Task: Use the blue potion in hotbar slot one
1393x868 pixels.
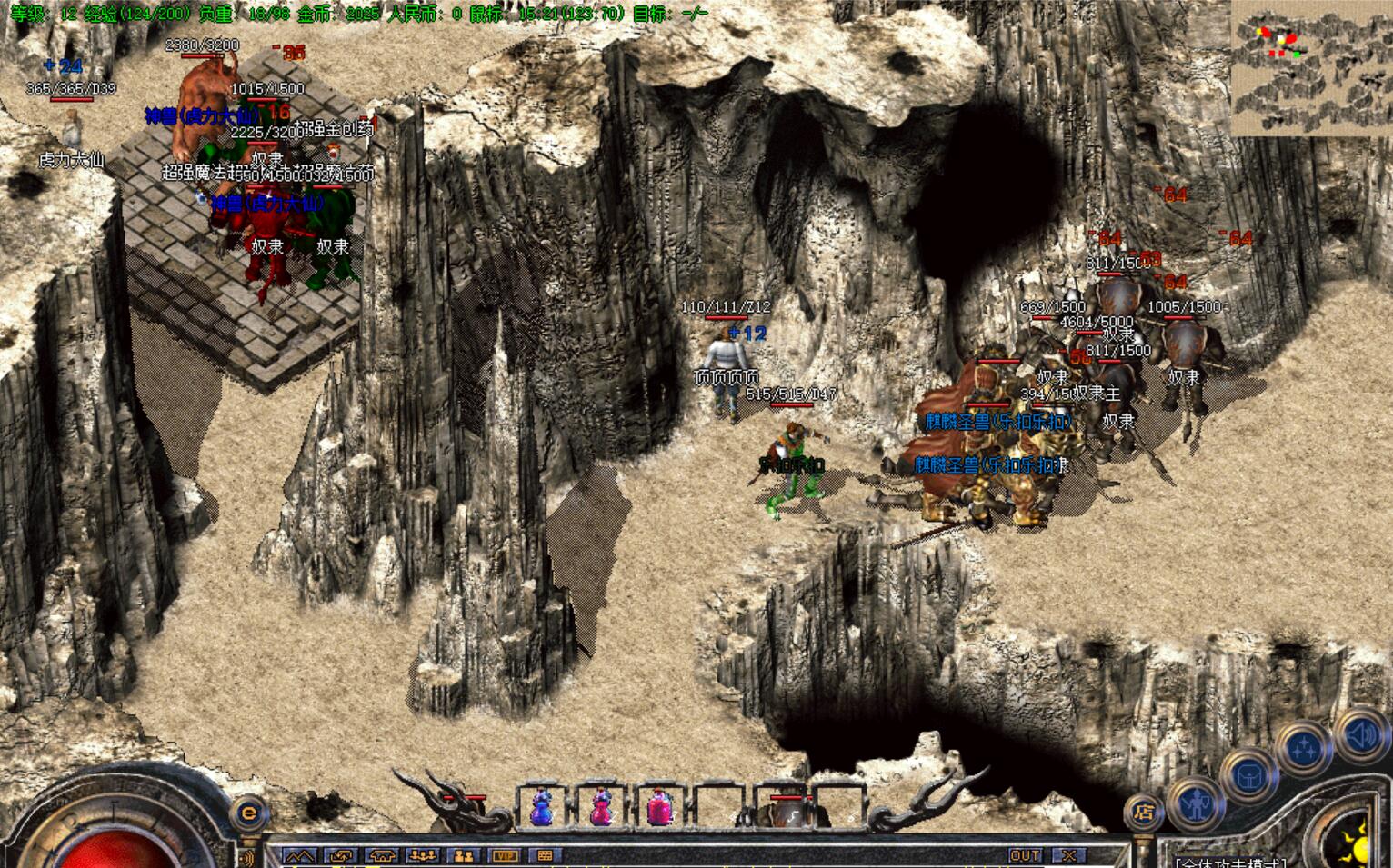Action: pyautogui.click(x=542, y=806)
